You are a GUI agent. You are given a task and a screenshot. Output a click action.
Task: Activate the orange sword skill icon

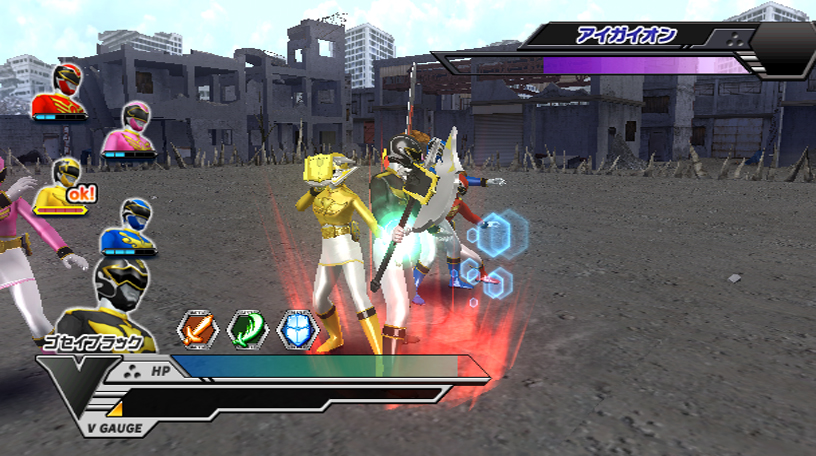pos(197,329)
